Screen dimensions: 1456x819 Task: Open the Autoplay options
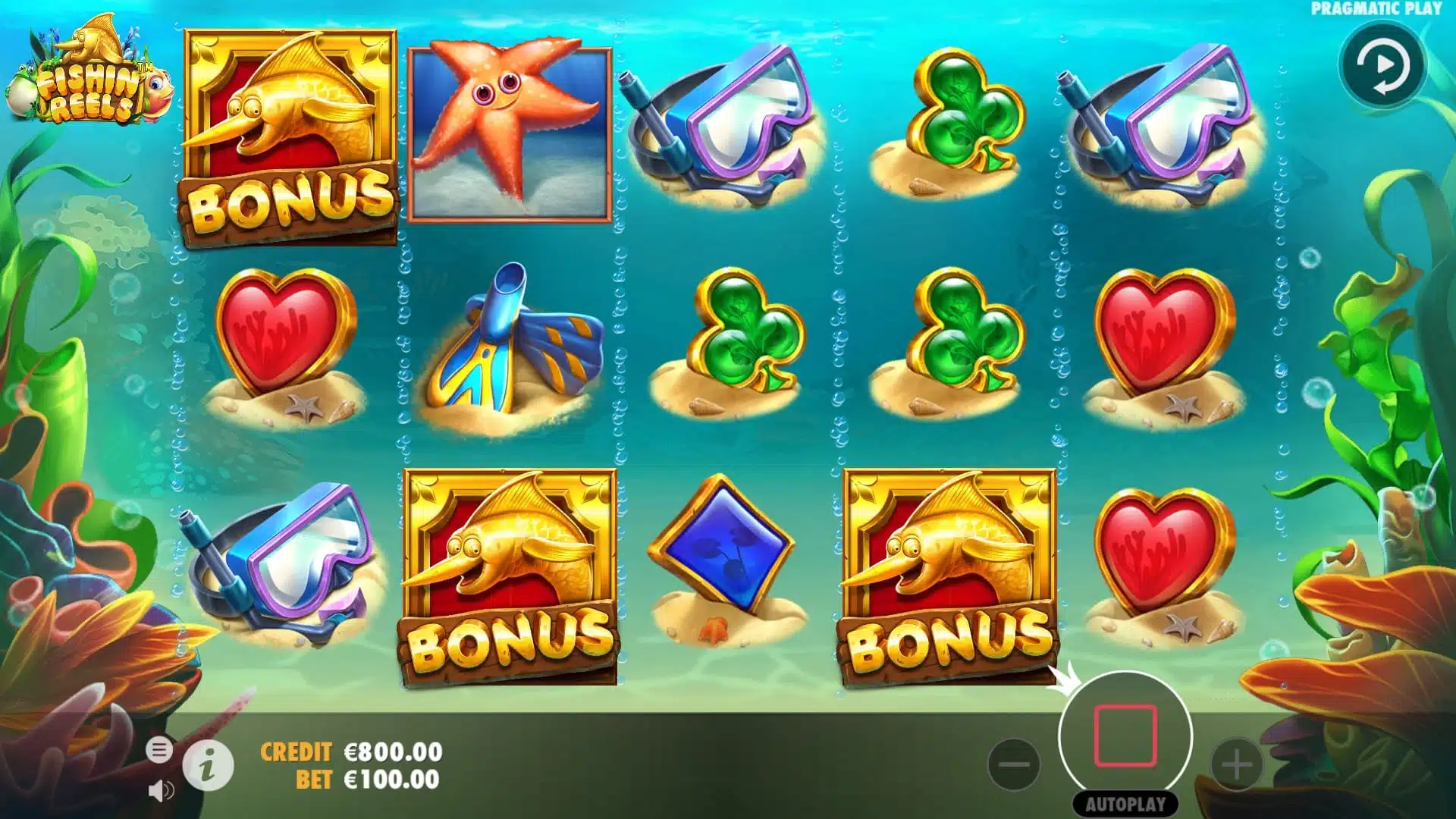pyautogui.click(x=1125, y=804)
